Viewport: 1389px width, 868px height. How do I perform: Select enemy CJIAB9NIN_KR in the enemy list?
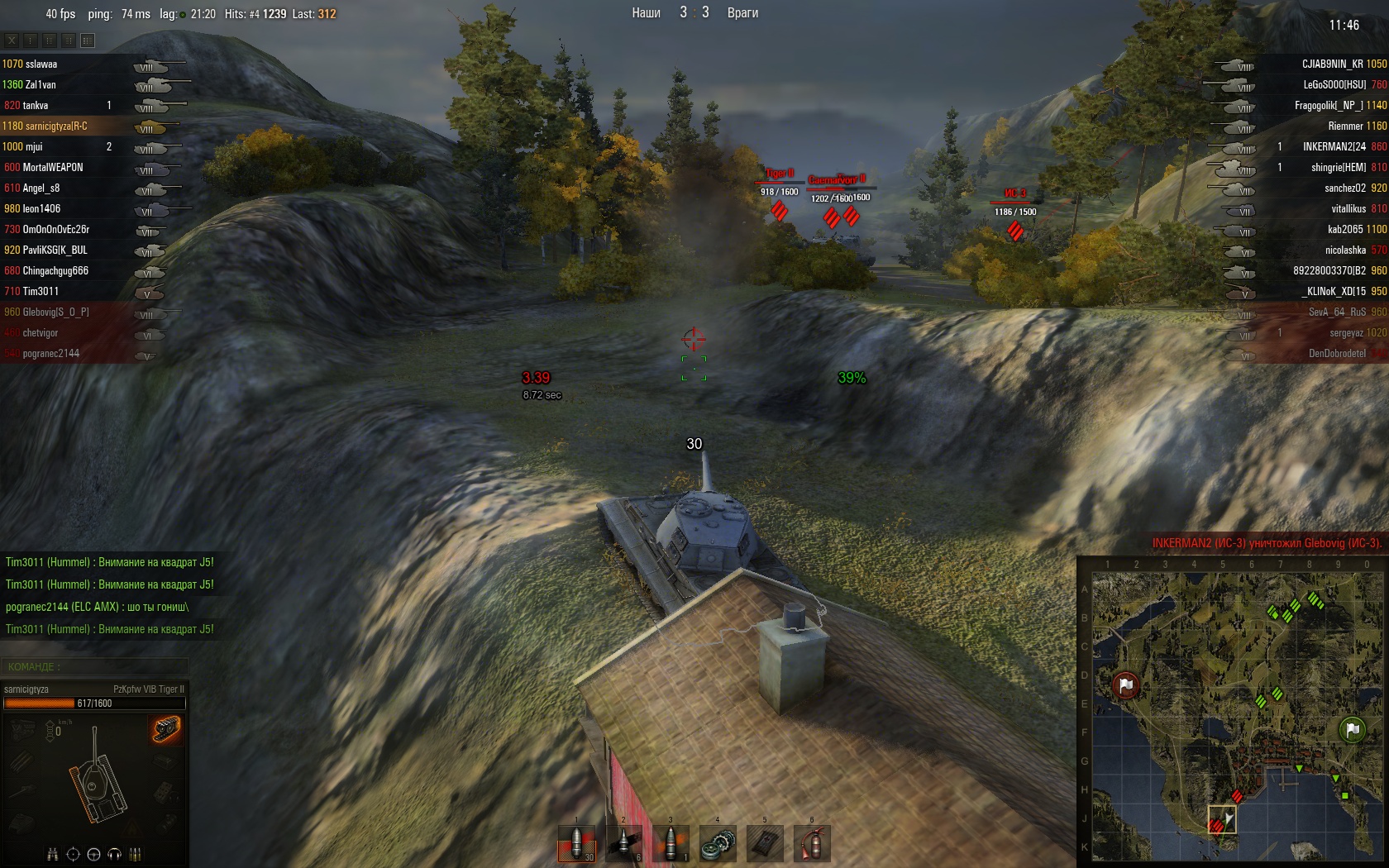(x=1333, y=64)
